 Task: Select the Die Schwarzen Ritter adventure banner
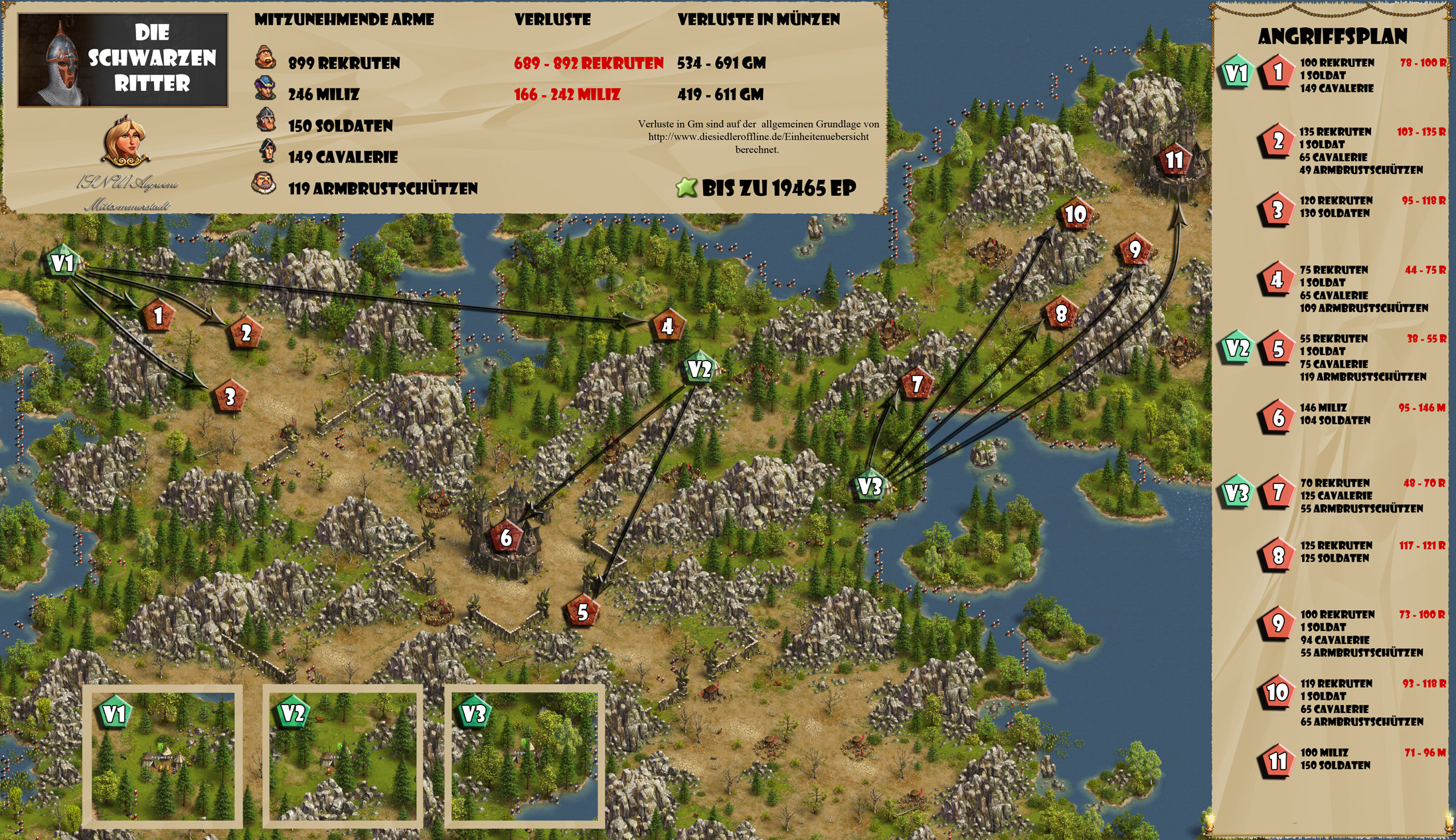(x=123, y=60)
